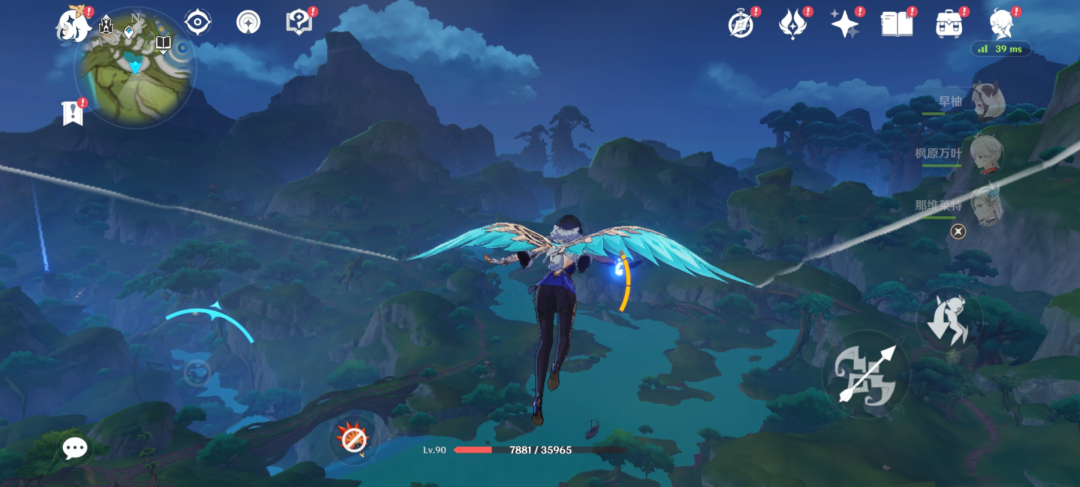Switch to party member 早柚
Screen dimensions: 1080x487
[985, 104]
